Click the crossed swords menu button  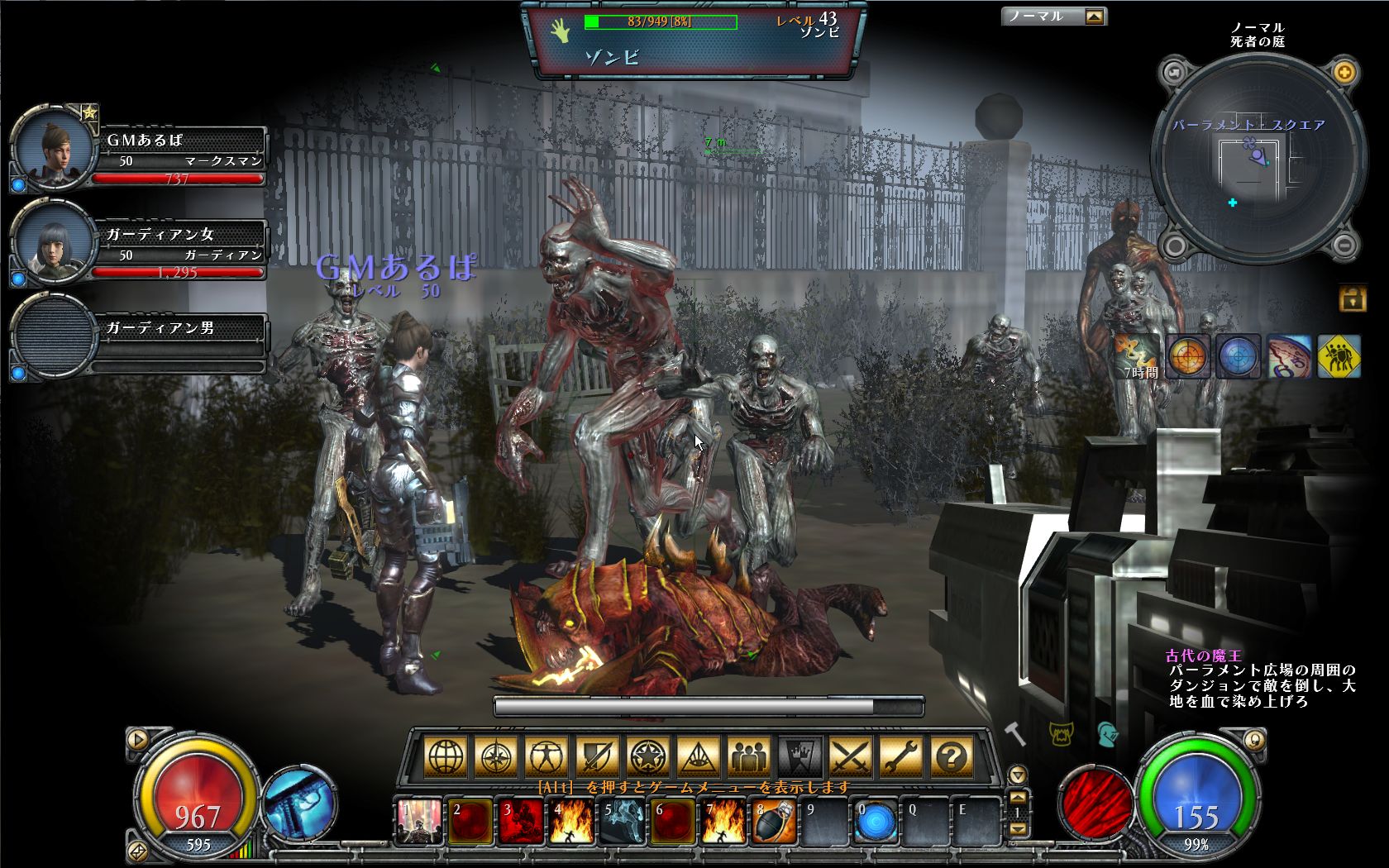[x=851, y=756]
